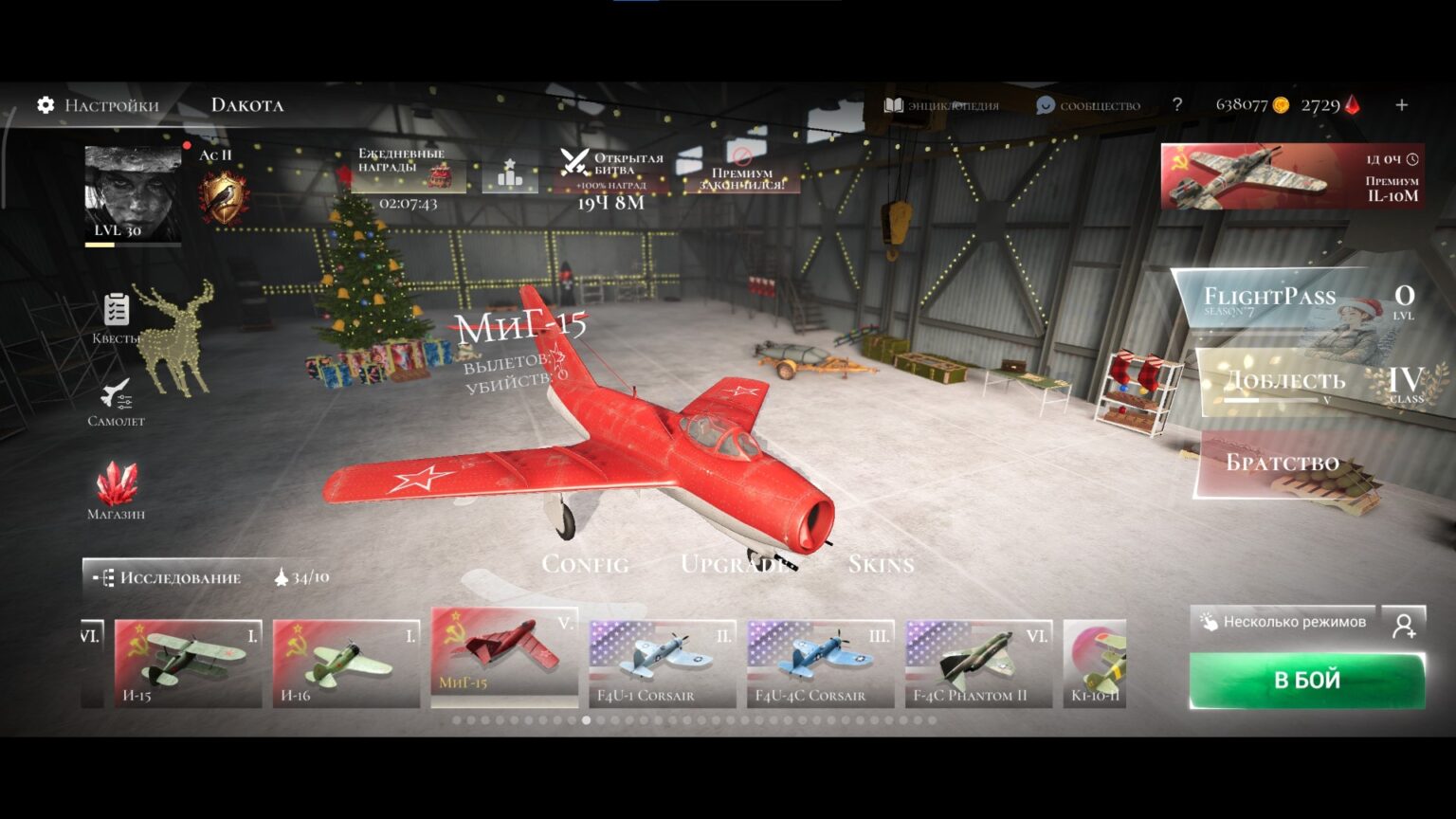Switch to the Skins tab
Image resolution: width=1456 pixels, height=819 pixels.
click(881, 564)
